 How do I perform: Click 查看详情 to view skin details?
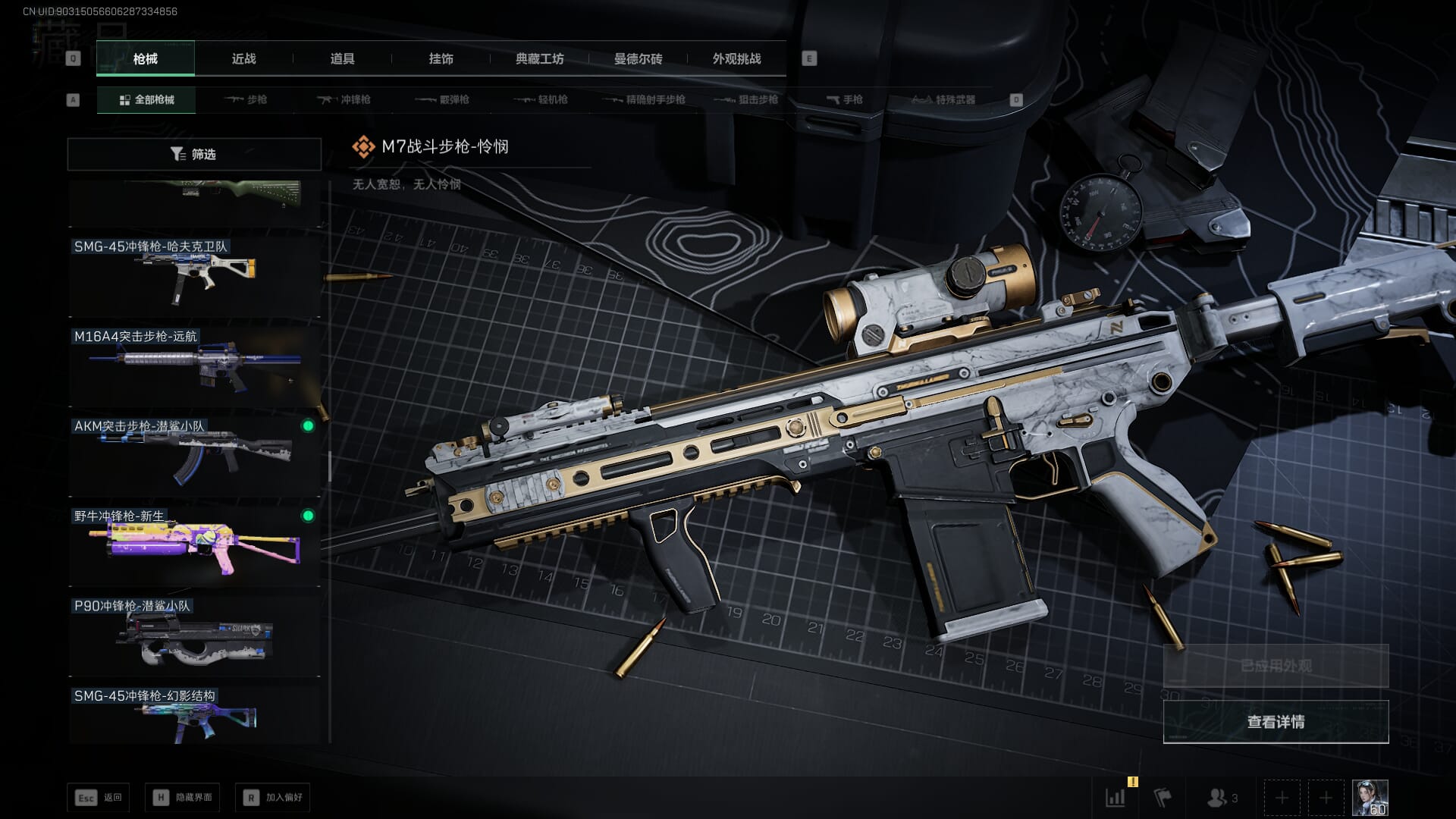tap(1276, 721)
